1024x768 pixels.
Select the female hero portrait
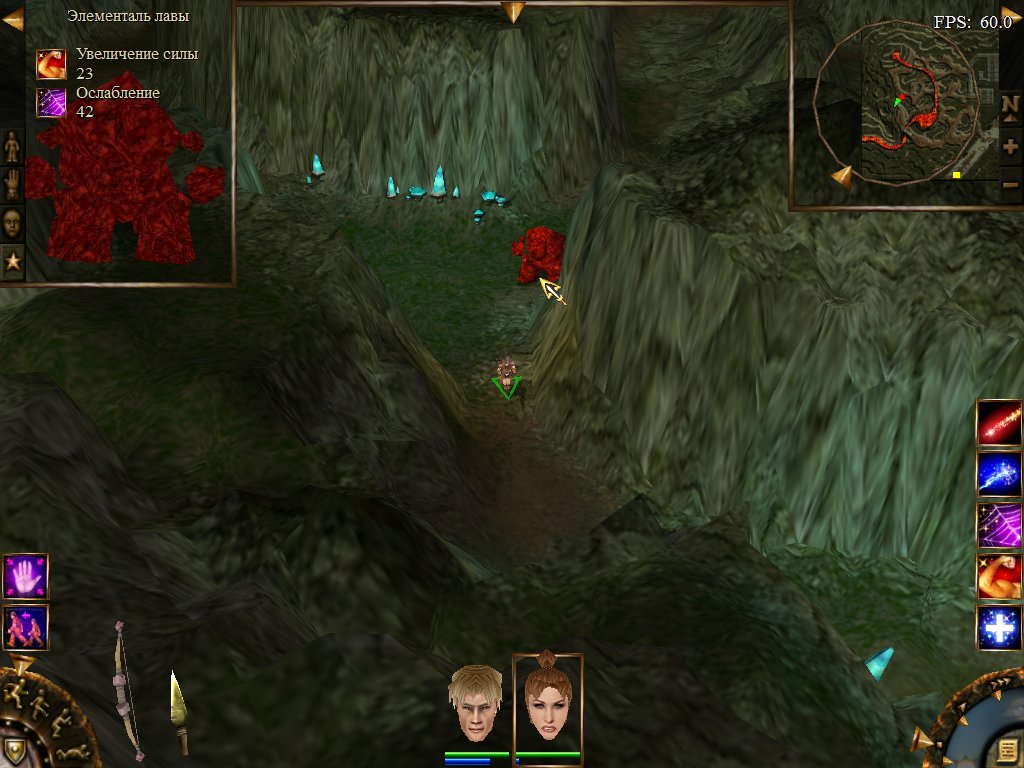pyautogui.click(x=547, y=704)
